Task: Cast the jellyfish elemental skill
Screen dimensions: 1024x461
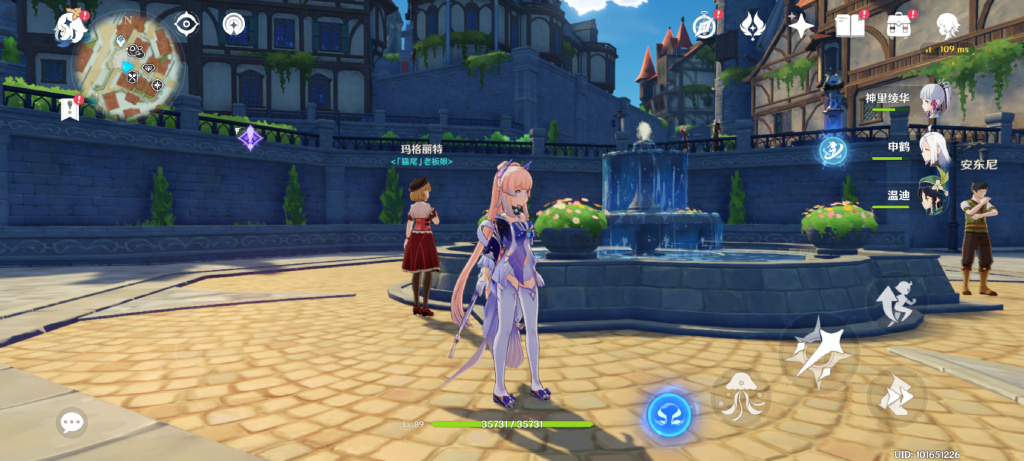Action: pos(740,393)
